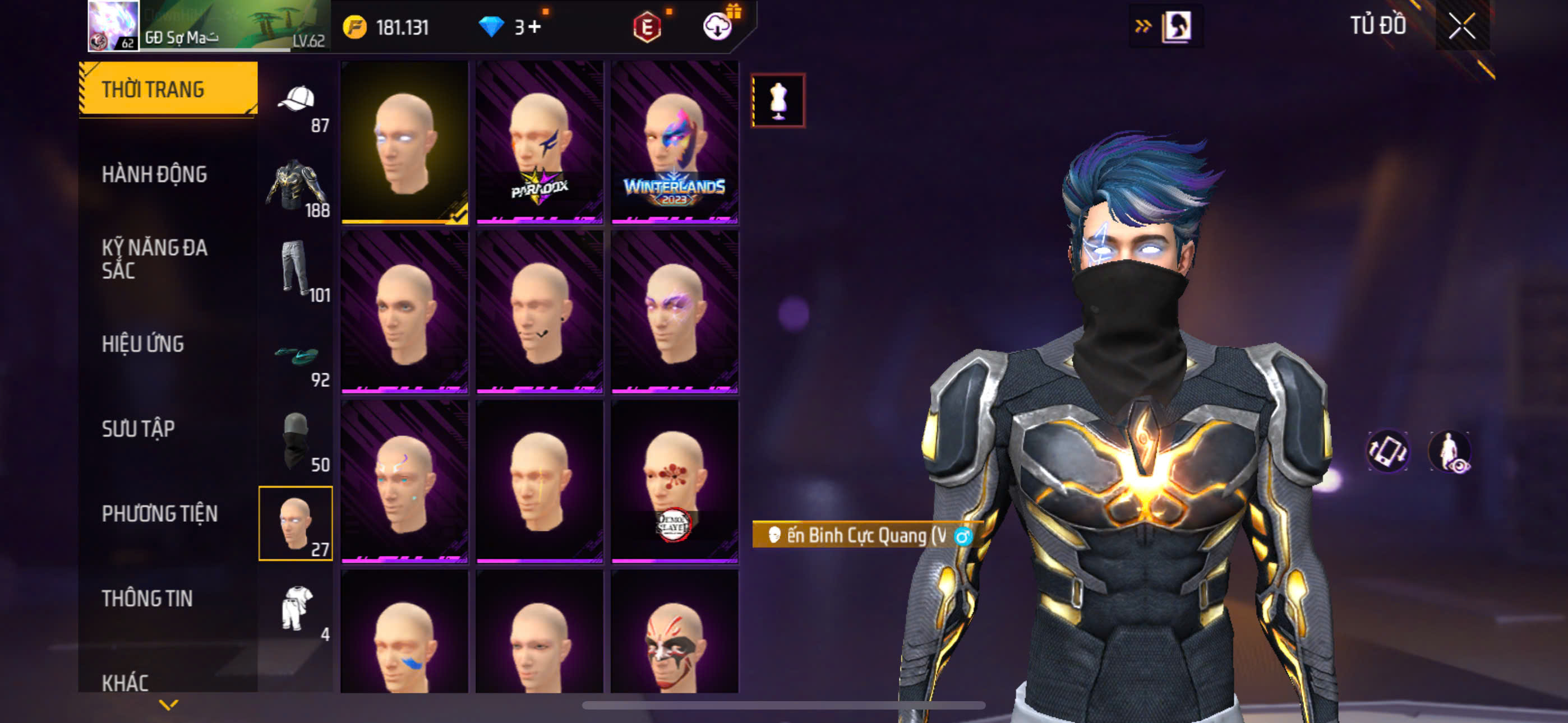
Task: Open the cloud download icon
Action: point(717,27)
